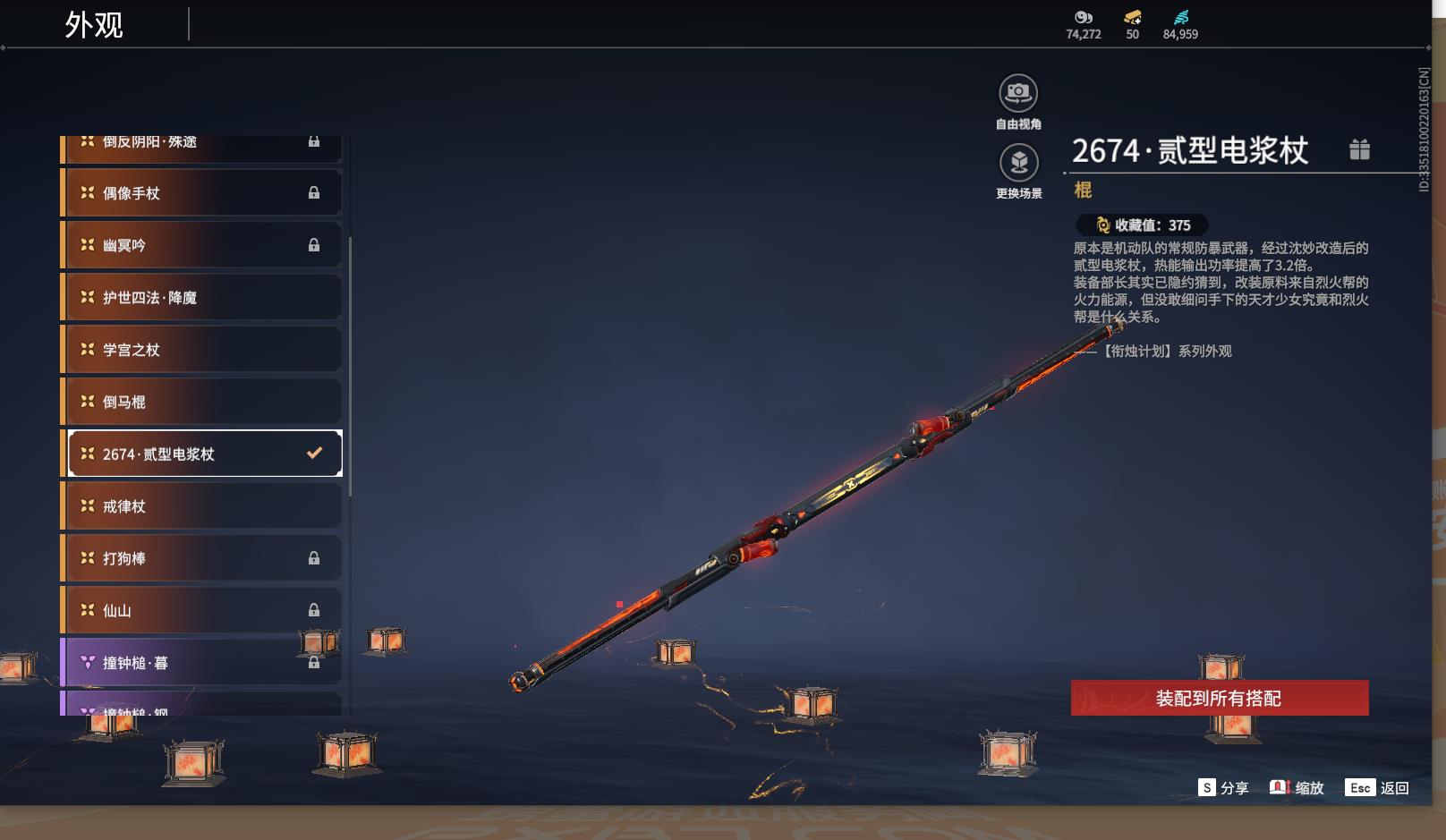
Task: Select the 倒马棍 list entry
Action: click(202, 402)
